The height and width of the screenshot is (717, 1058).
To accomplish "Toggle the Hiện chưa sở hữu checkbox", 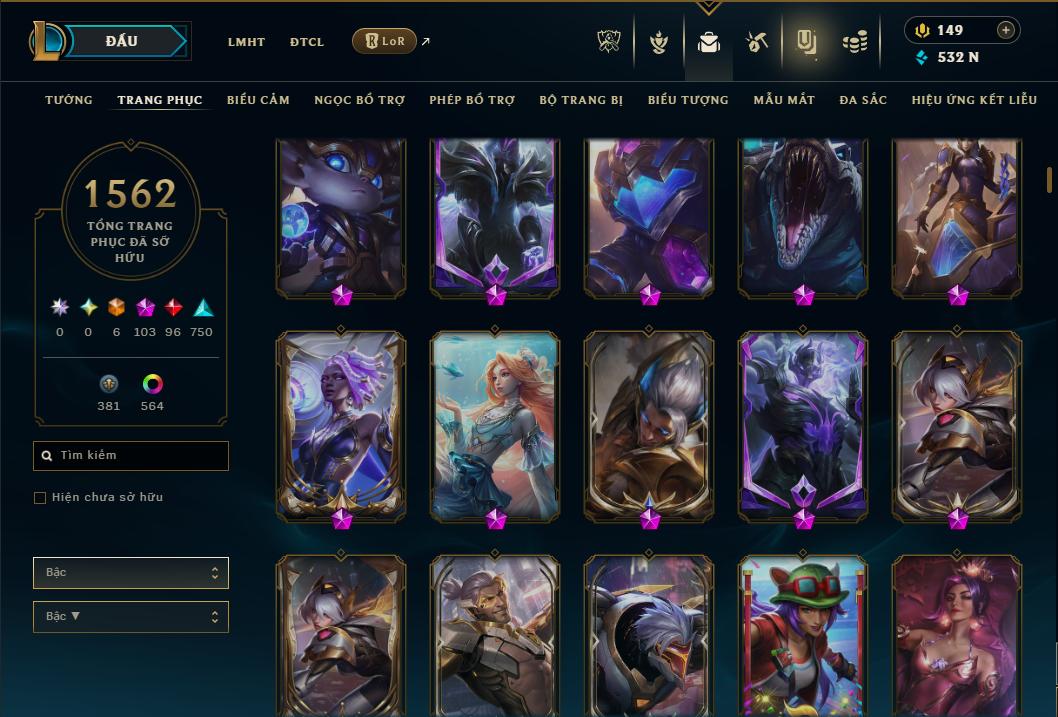I will coord(40,498).
